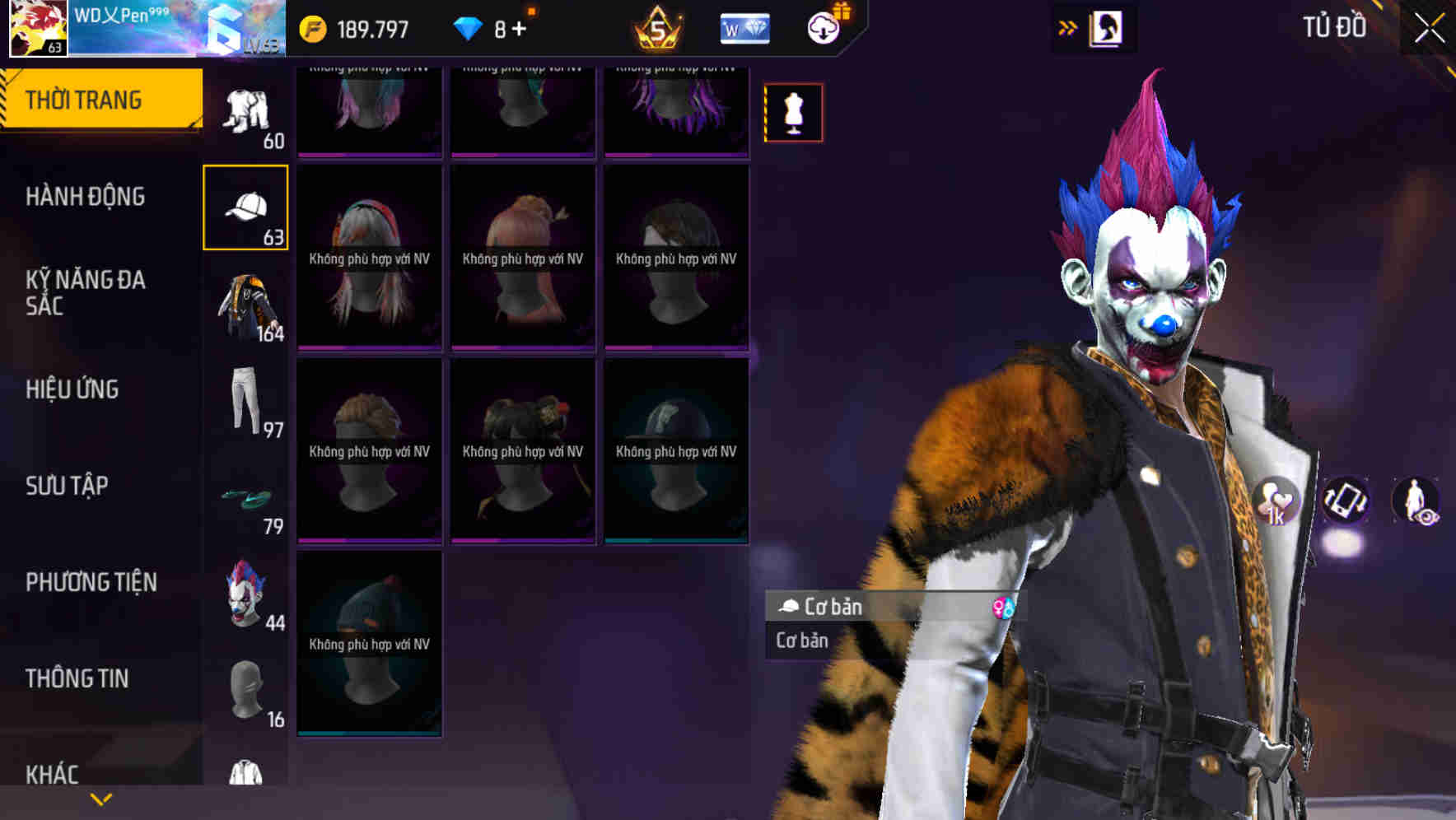Click the weekly membership W-diamond icon
The height and width of the screenshot is (820, 1456).
pyautogui.click(x=744, y=27)
